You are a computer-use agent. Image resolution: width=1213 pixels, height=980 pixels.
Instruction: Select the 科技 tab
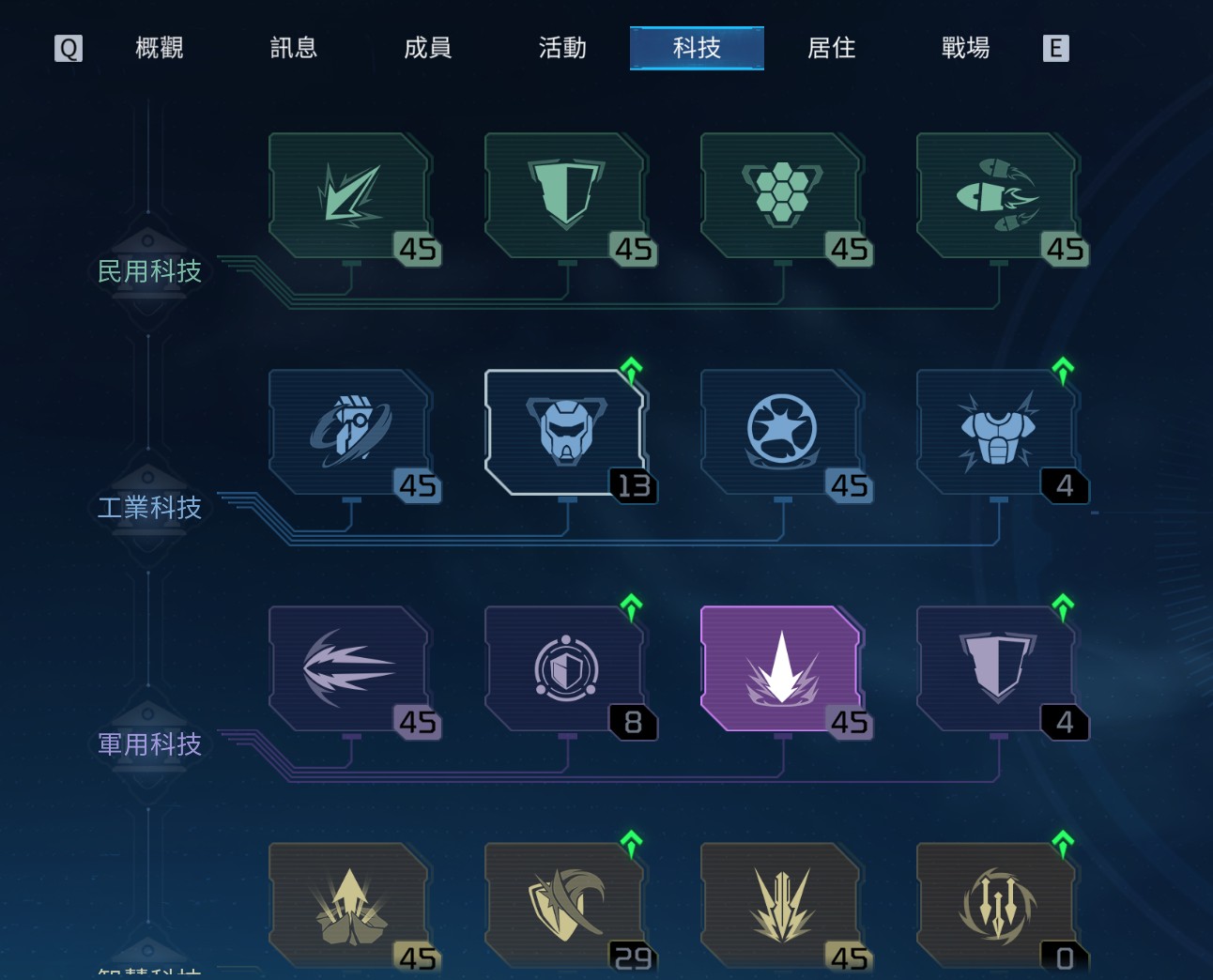coord(697,48)
